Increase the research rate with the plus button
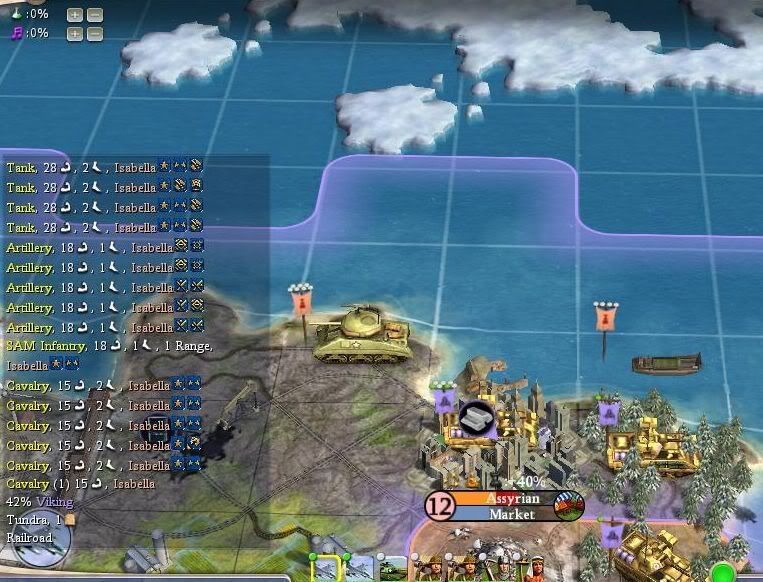The image size is (763, 582). pos(75,15)
